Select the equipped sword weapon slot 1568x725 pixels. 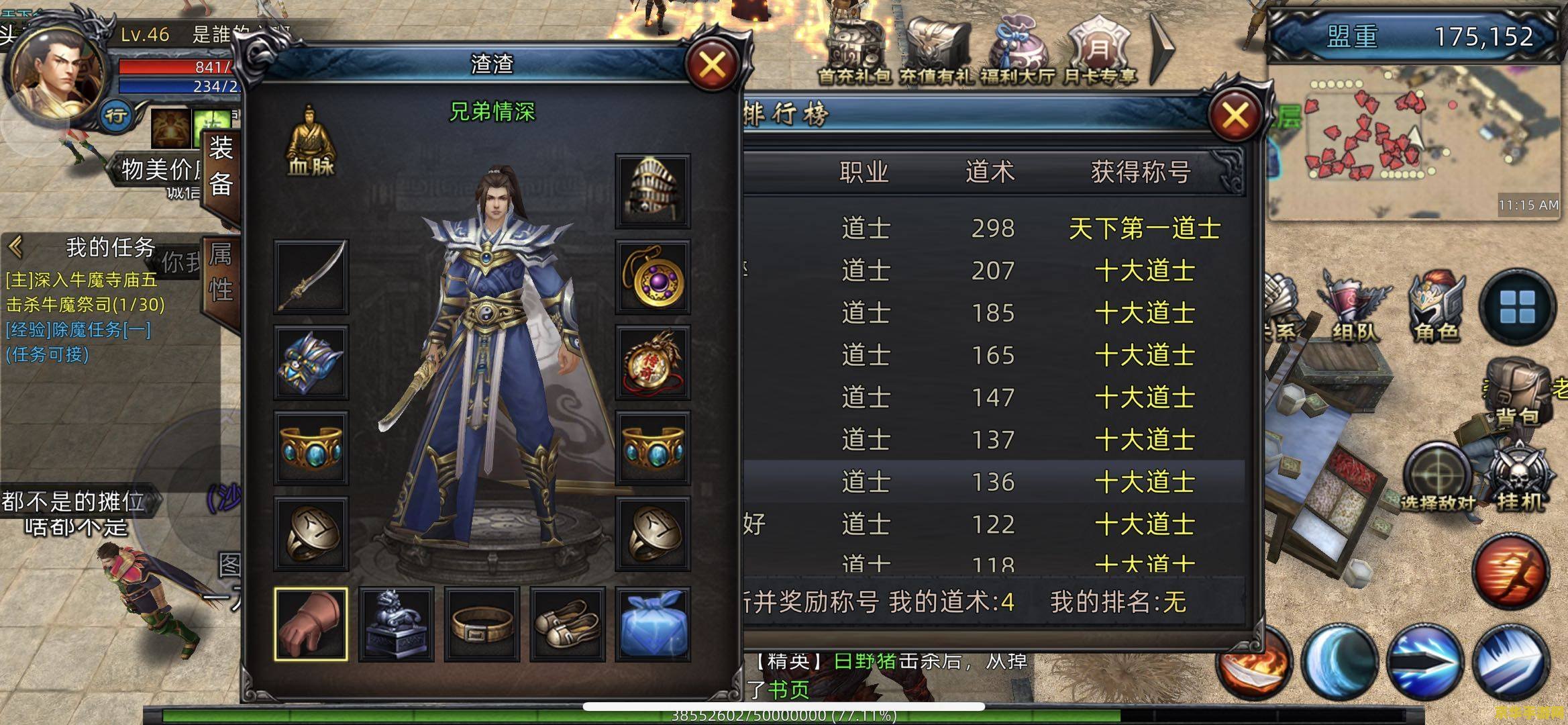pos(311,277)
